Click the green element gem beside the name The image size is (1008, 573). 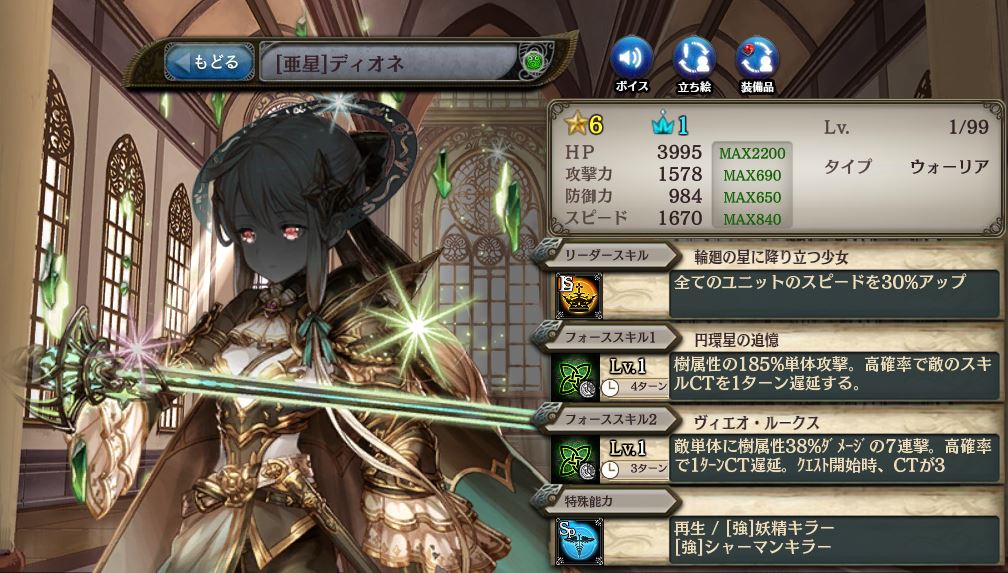[x=533, y=63]
